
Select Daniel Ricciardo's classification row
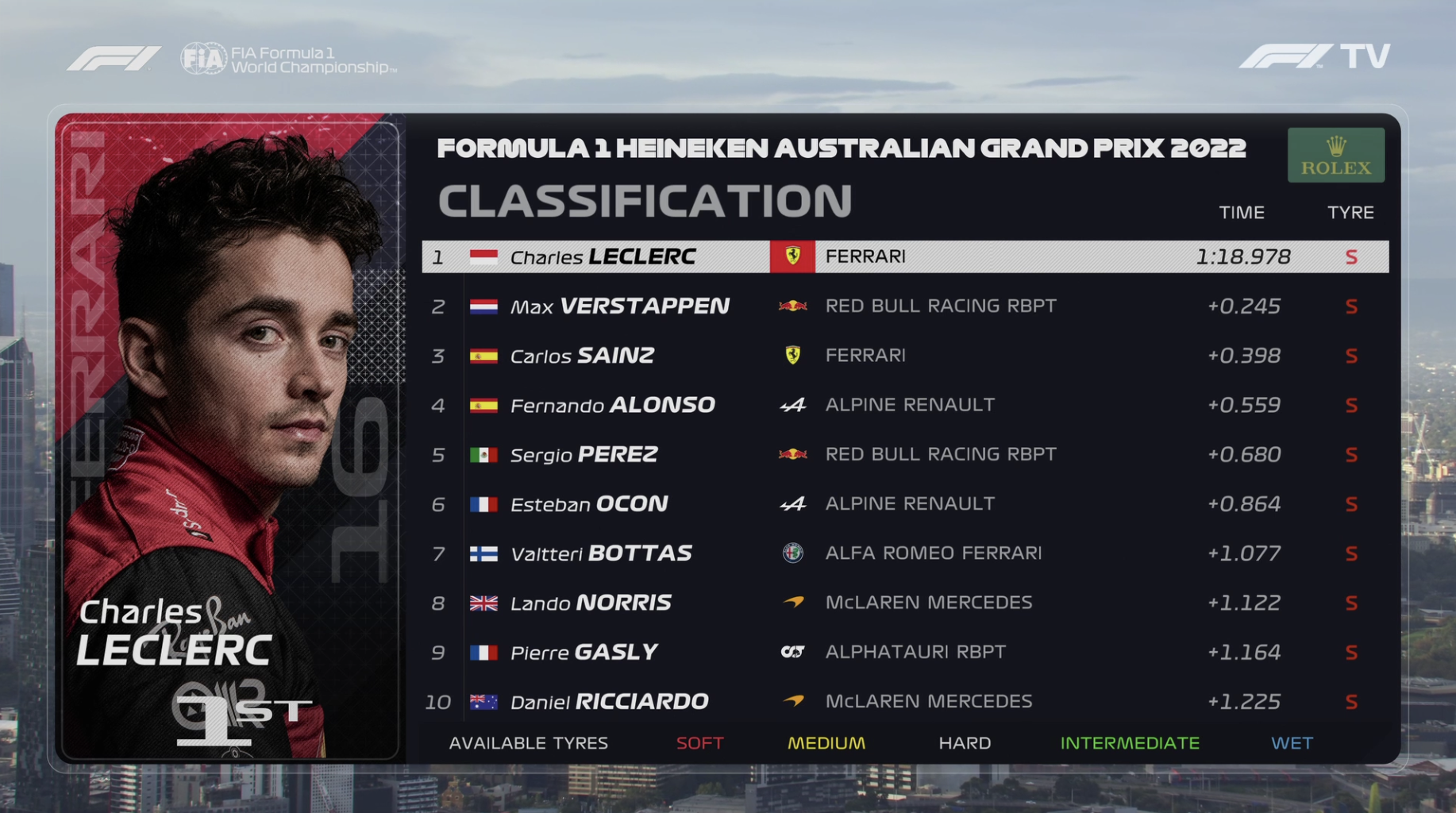click(x=905, y=702)
